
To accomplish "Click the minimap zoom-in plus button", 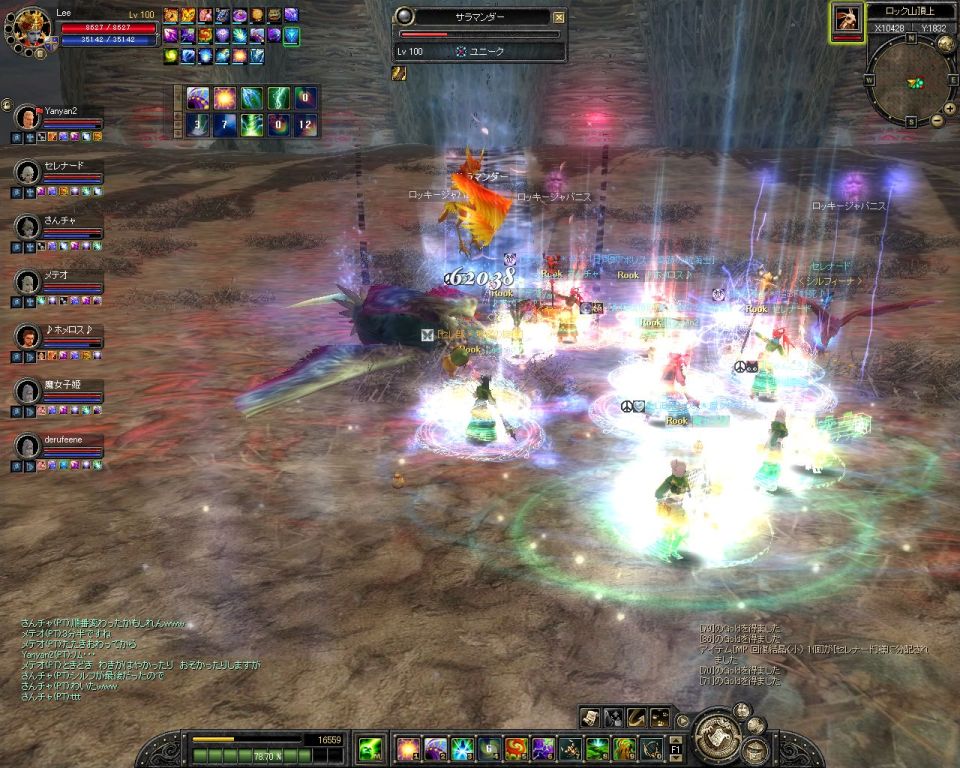I will 949,109.
